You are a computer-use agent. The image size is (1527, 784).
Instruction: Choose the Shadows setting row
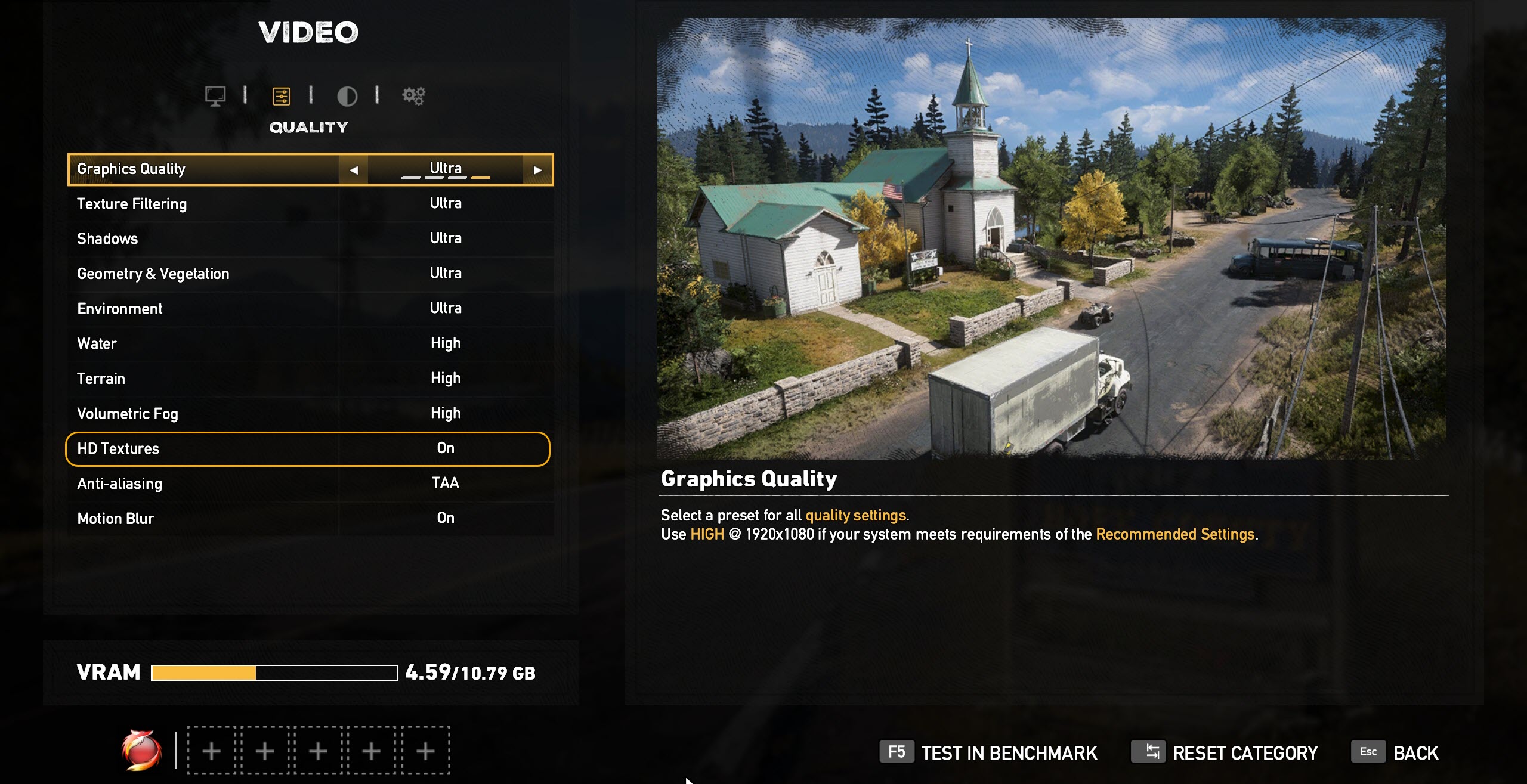coord(310,238)
